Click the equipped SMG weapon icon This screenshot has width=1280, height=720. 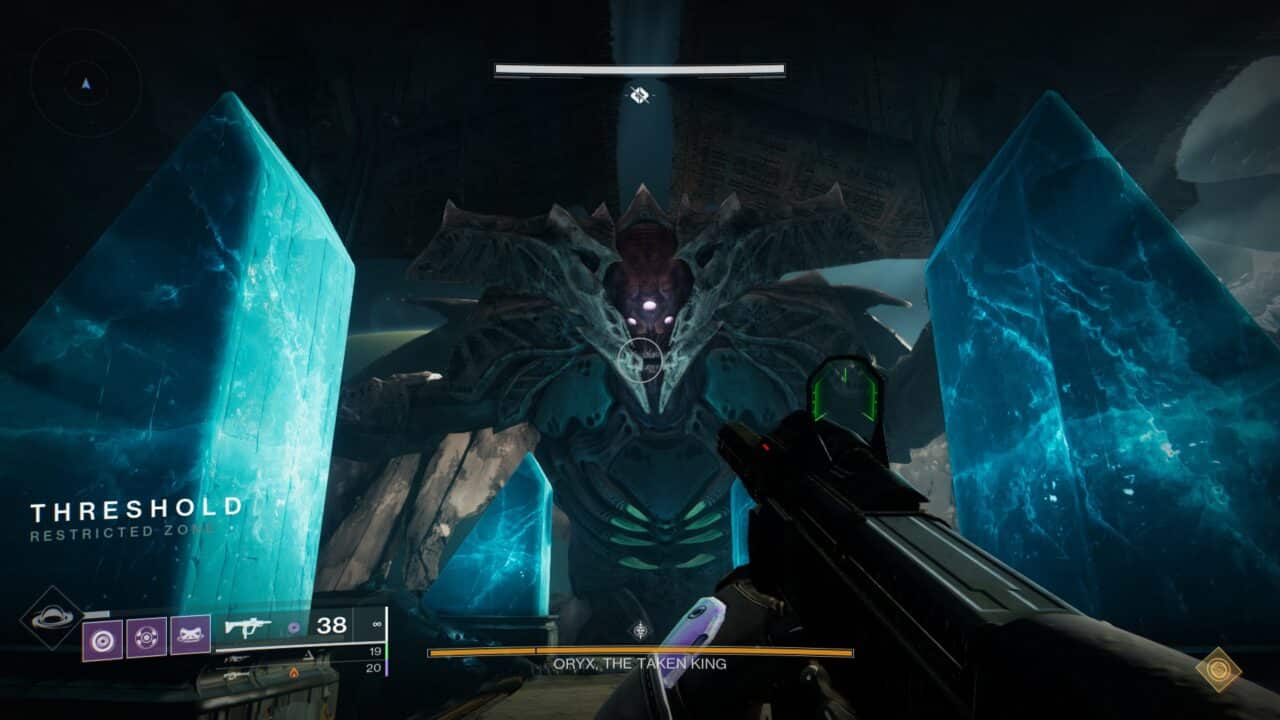pos(249,627)
